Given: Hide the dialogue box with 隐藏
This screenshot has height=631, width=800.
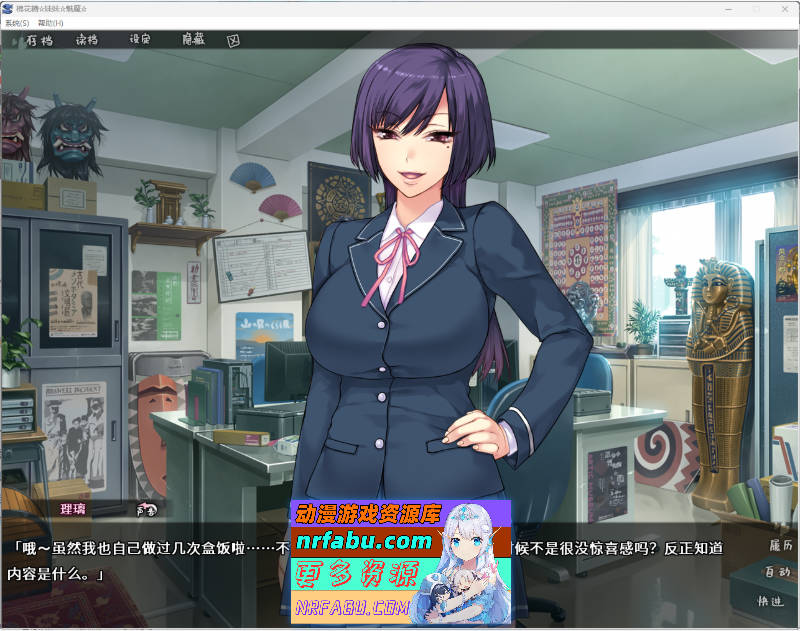Looking at the screenshot, I should (x=193, y=41).
